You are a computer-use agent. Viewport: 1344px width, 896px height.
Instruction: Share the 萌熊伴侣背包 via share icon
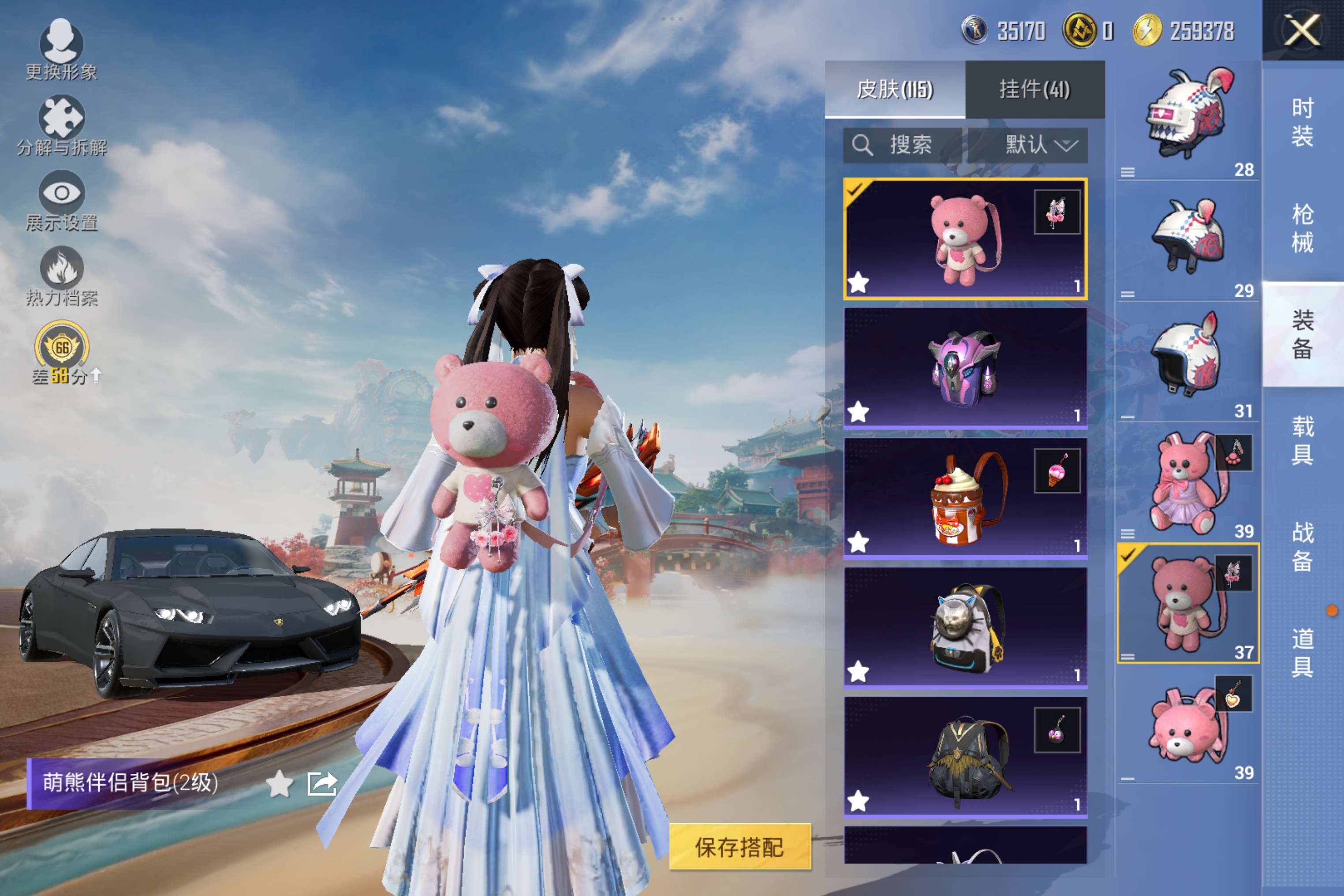pyautogui.click(x=322, y=784)
